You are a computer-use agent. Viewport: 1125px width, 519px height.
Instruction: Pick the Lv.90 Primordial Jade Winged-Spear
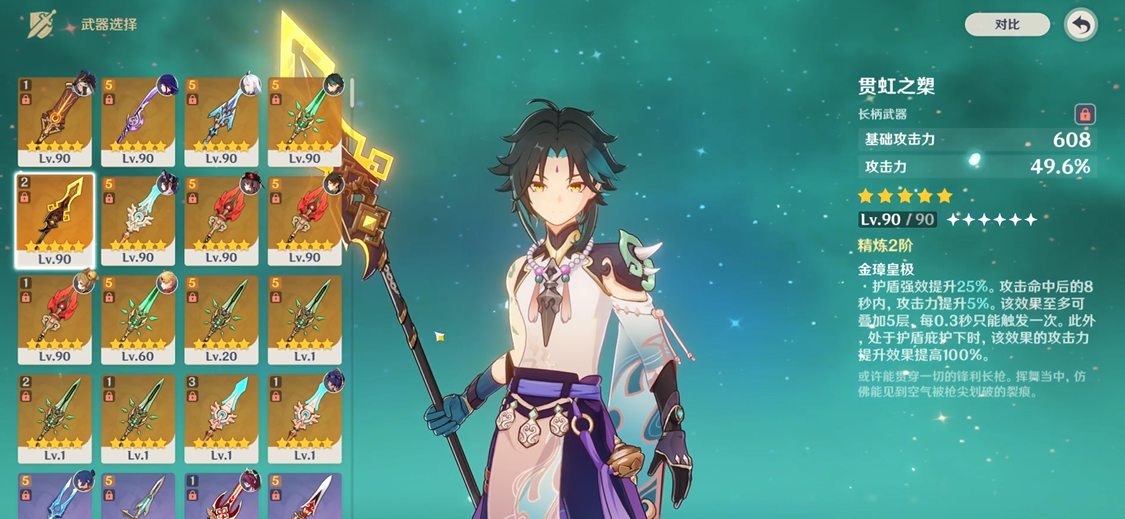[x=305, y=122]
